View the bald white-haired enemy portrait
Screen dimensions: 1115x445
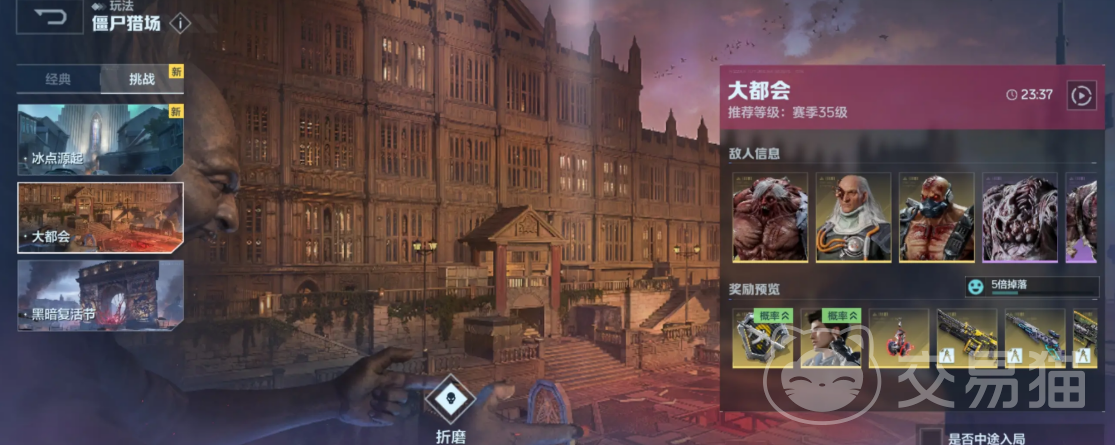coord(853,218)
